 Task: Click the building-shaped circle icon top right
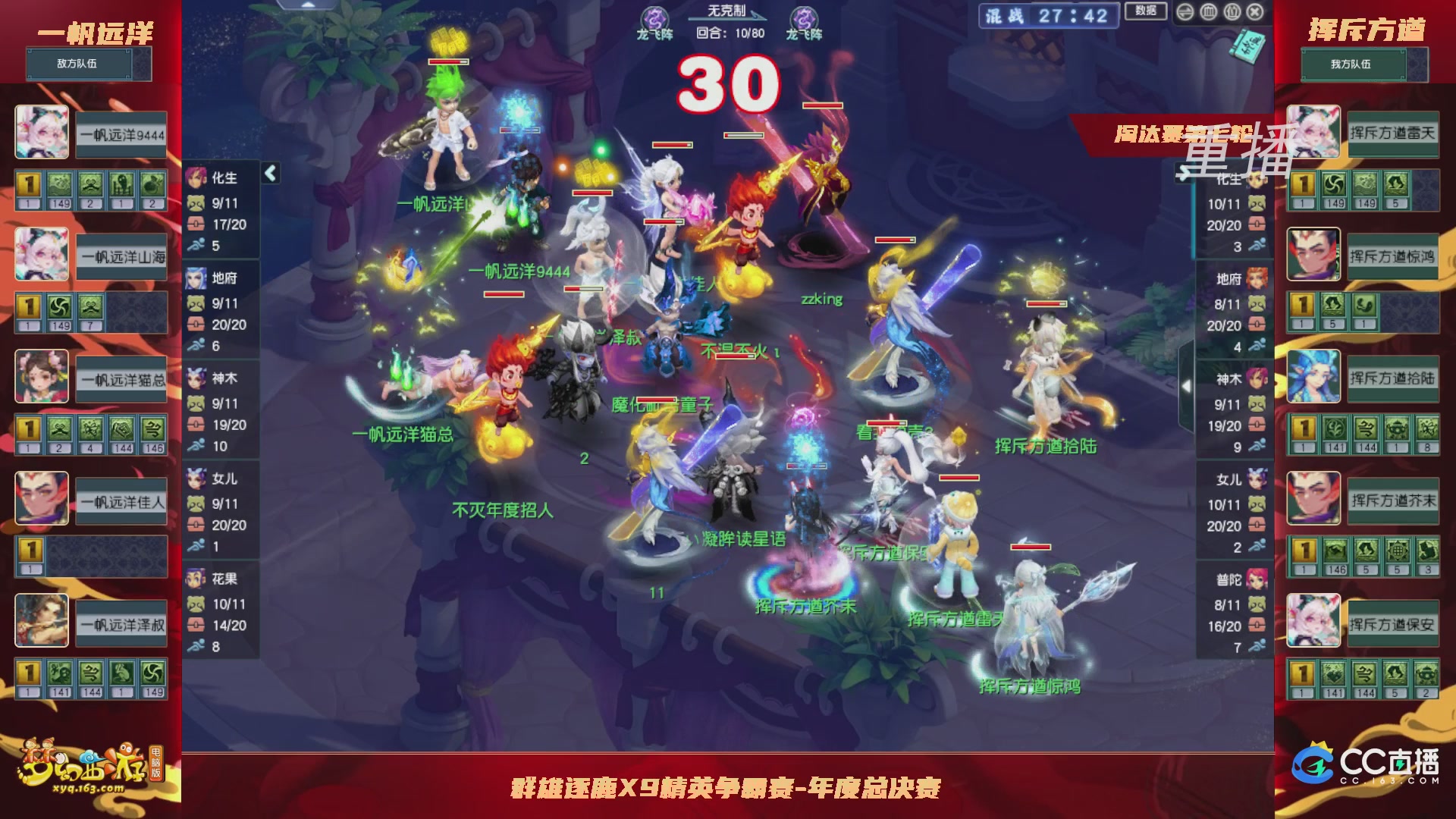1209,12
